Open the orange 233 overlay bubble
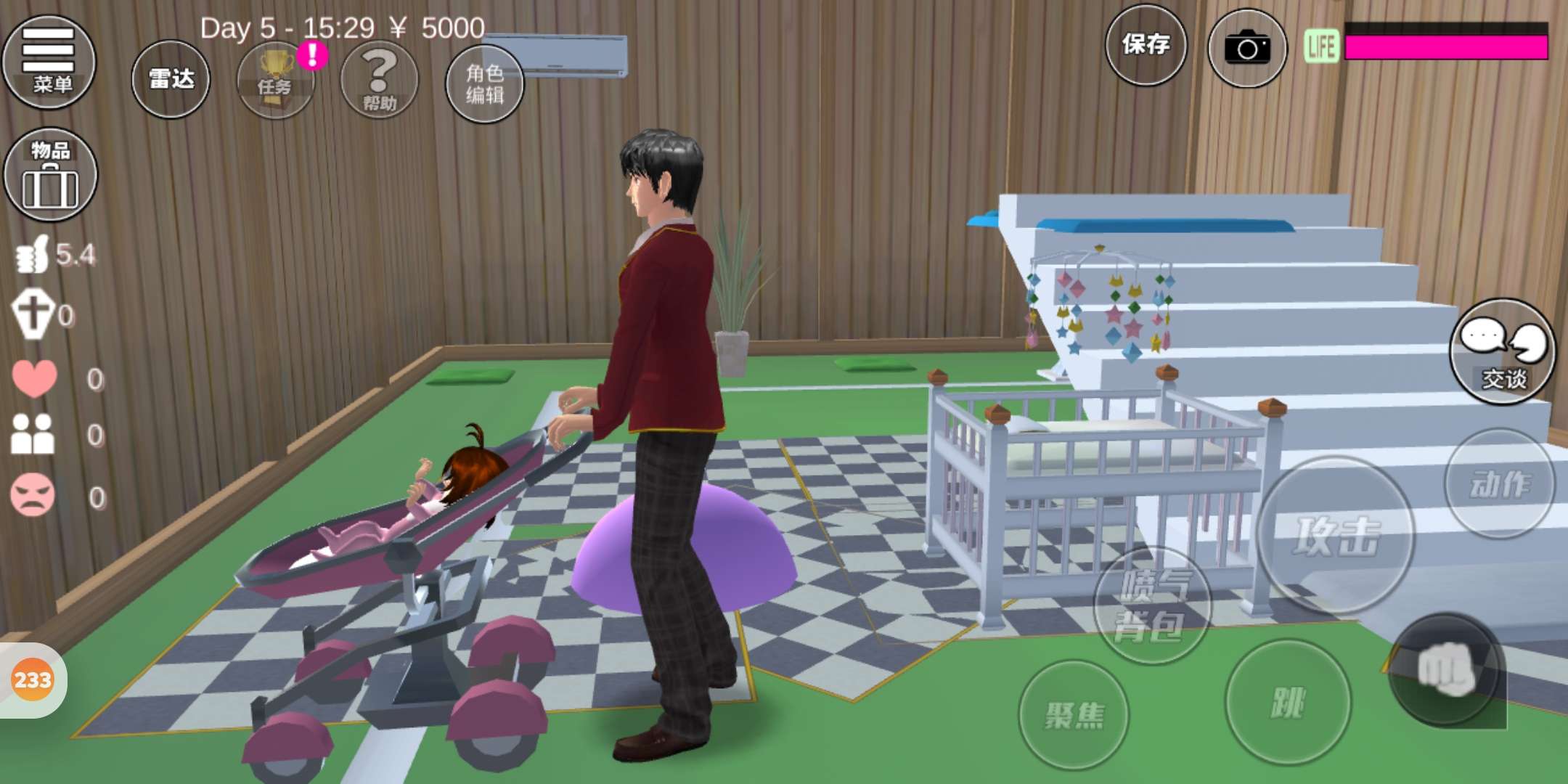Image resolution: width=1568 pixels, height=784 pixels. 33,680
